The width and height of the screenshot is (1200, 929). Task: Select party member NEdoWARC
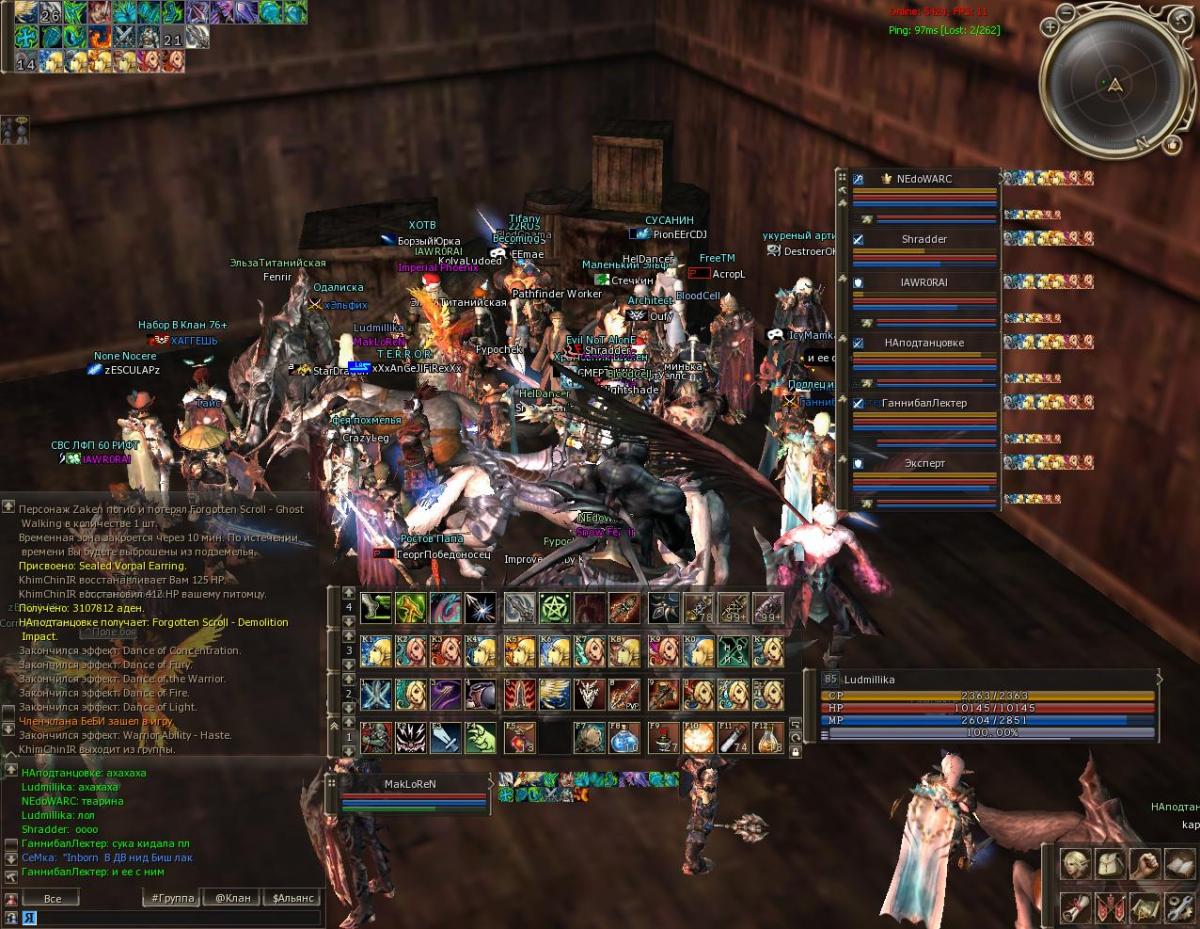pos(923,179)
